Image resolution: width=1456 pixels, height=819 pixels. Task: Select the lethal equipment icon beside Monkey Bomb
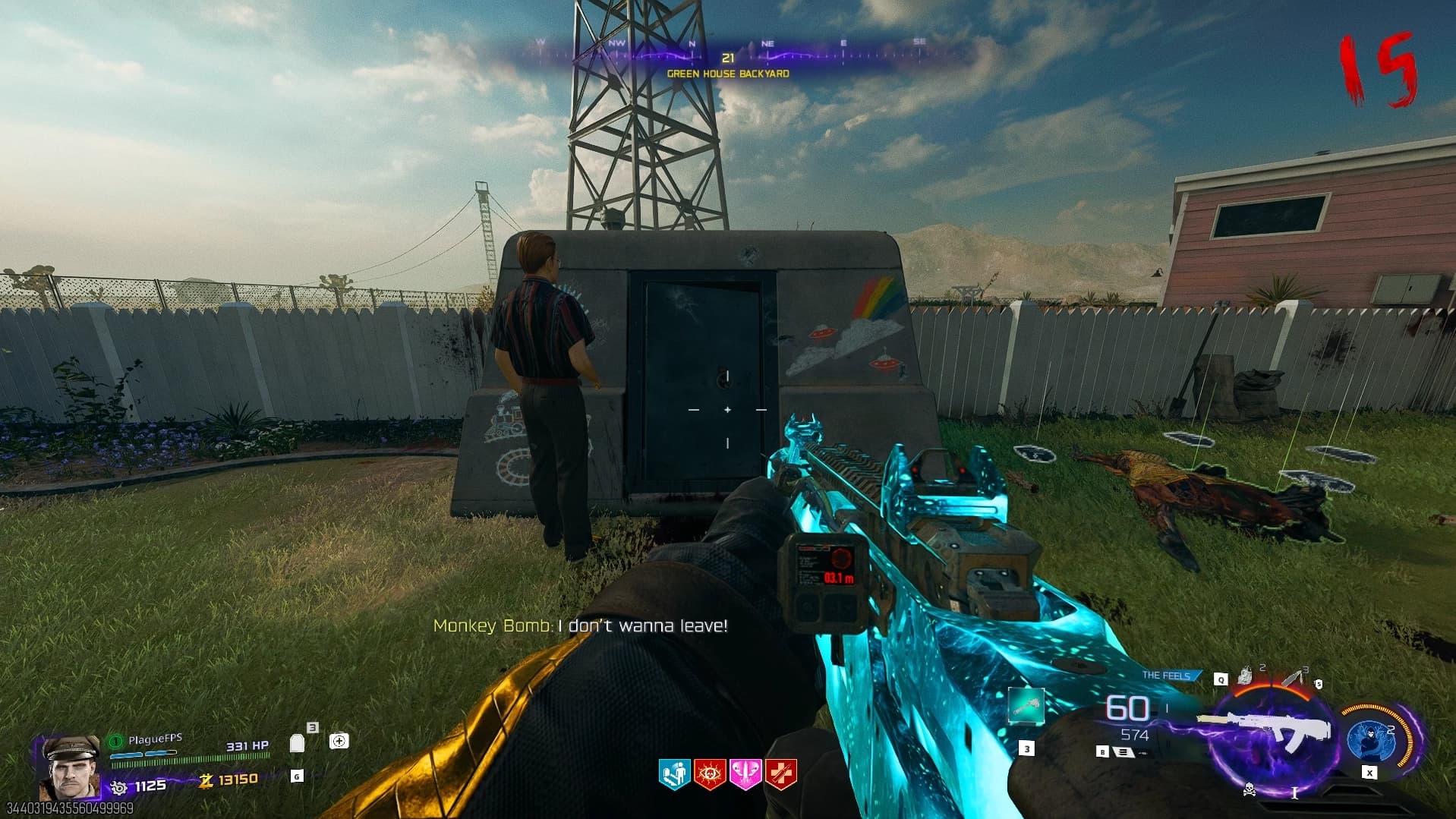point(1295,677)
